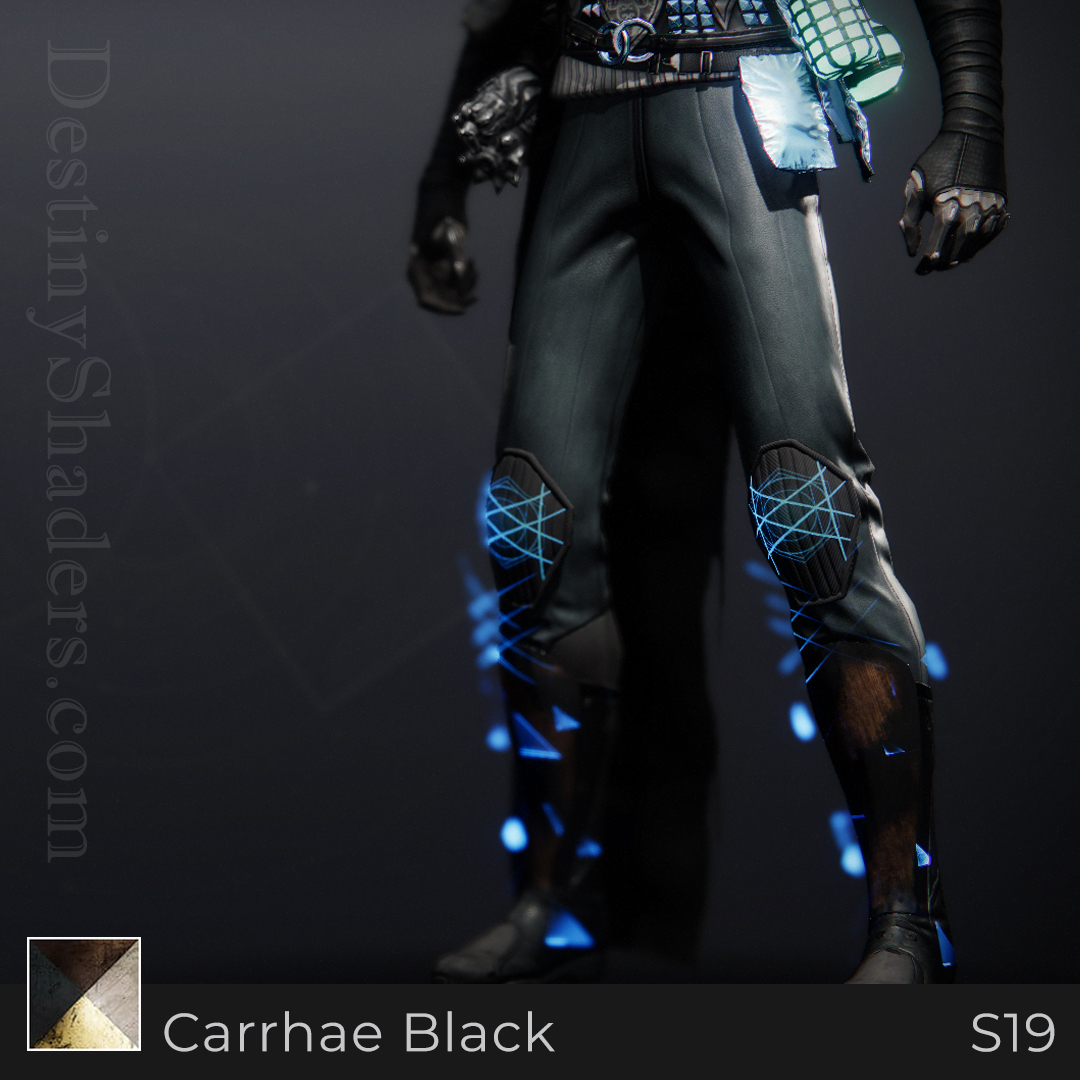Select the Carrhae Black shader icon
Viewport: 1080px width, 1080px height.
click(x=84, y=993)
